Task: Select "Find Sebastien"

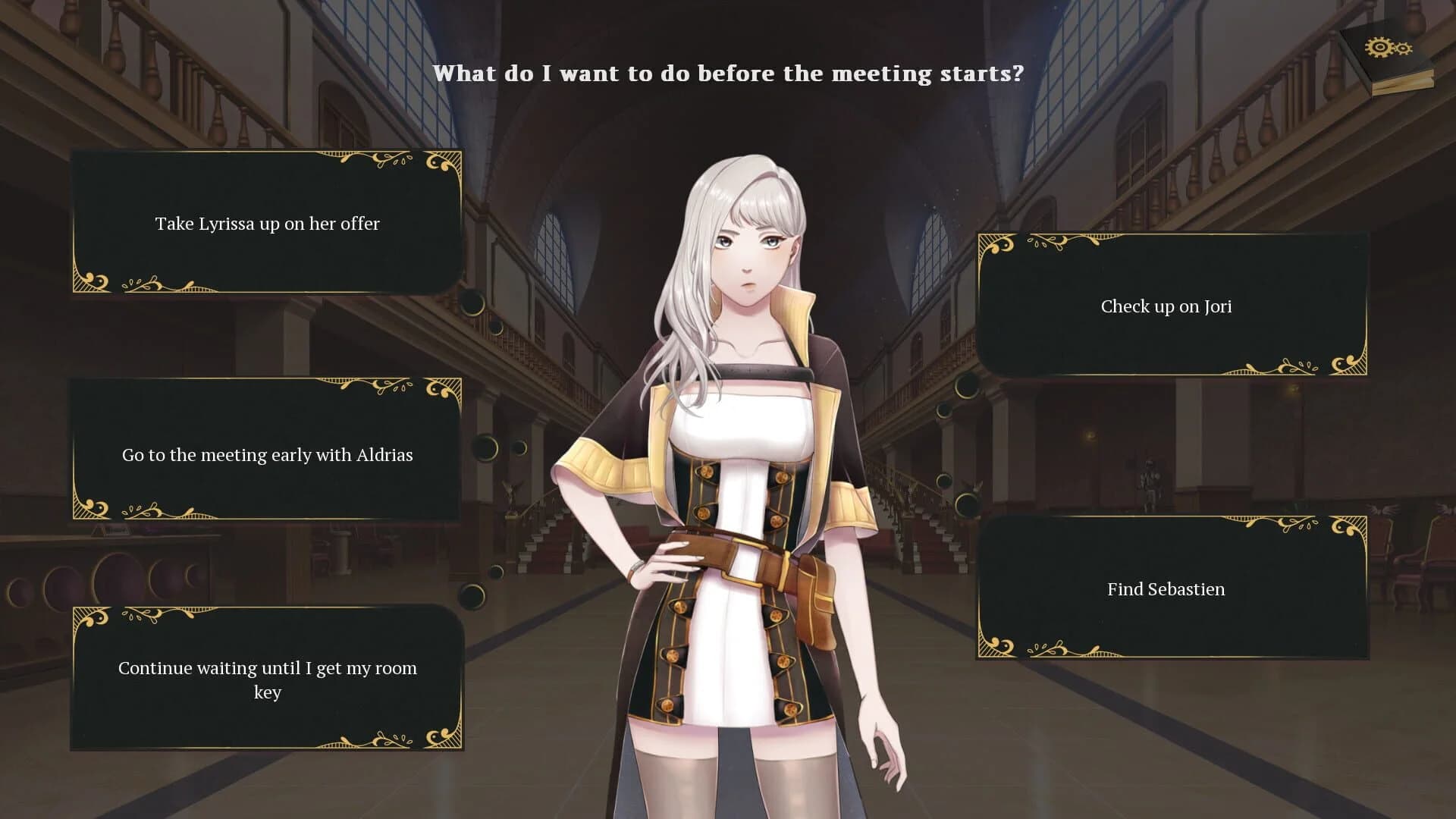Action: tap(1166, 589)
